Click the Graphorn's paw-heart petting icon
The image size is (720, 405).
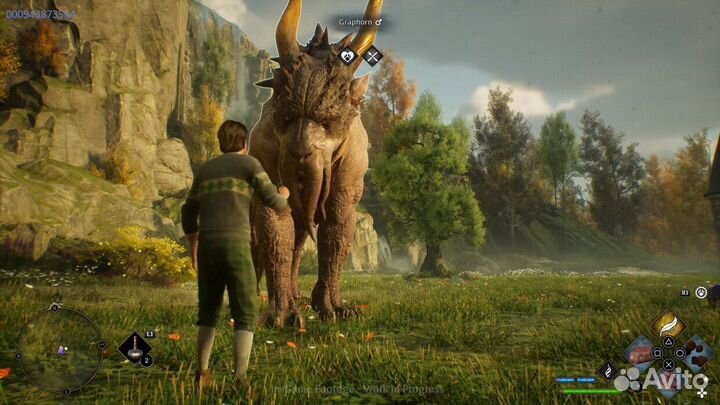(349, 57)
